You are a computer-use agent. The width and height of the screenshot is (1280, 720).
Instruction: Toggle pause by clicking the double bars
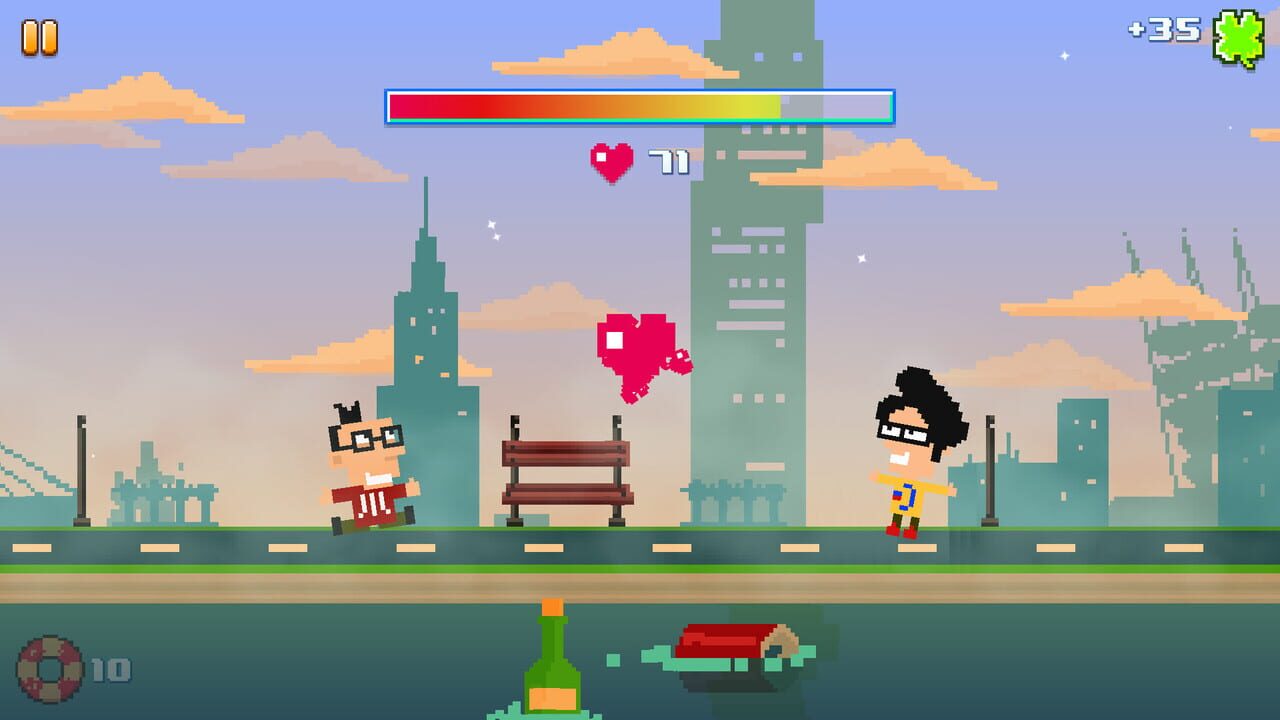click(x=40, y=40)
